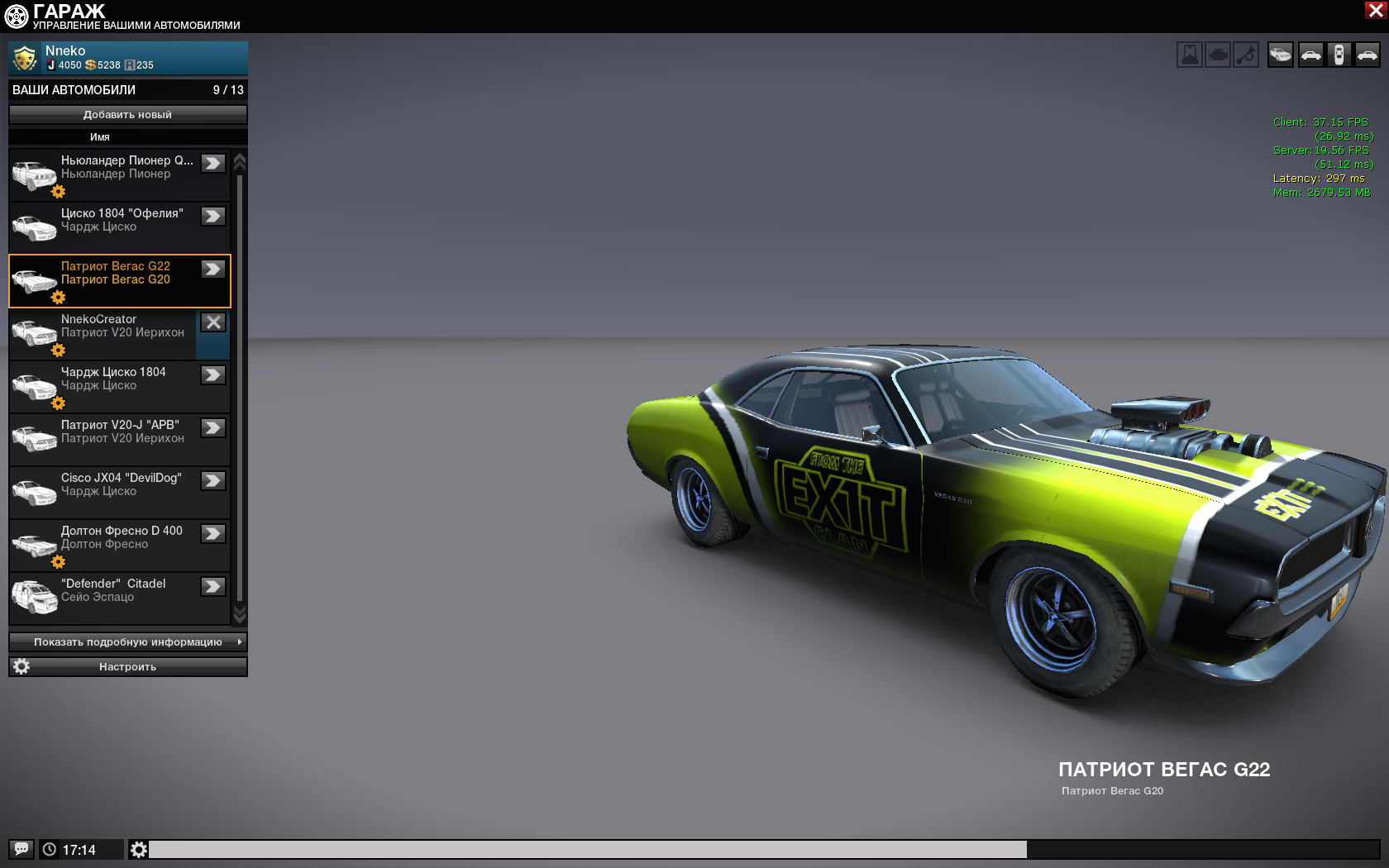1389x868 pixels.
Task: Click the siren light icon
Action: pos(1190,55)
